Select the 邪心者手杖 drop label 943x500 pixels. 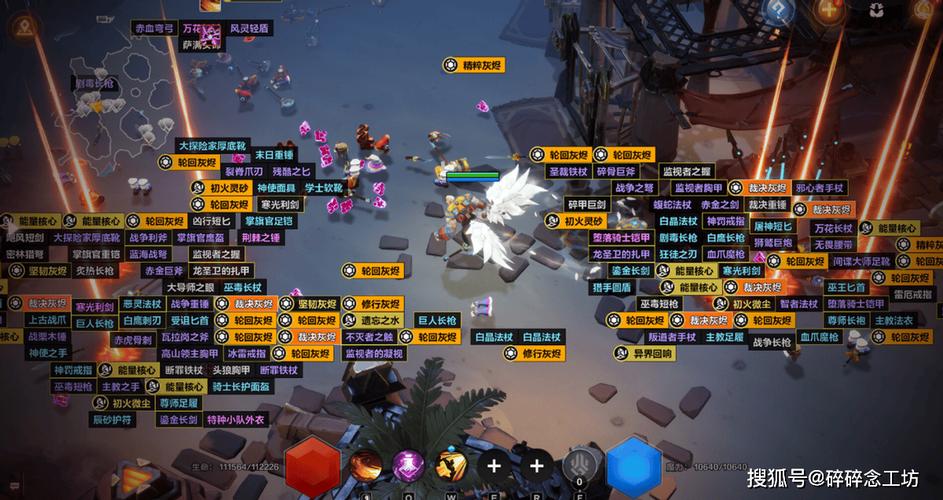tap(819, 188)
